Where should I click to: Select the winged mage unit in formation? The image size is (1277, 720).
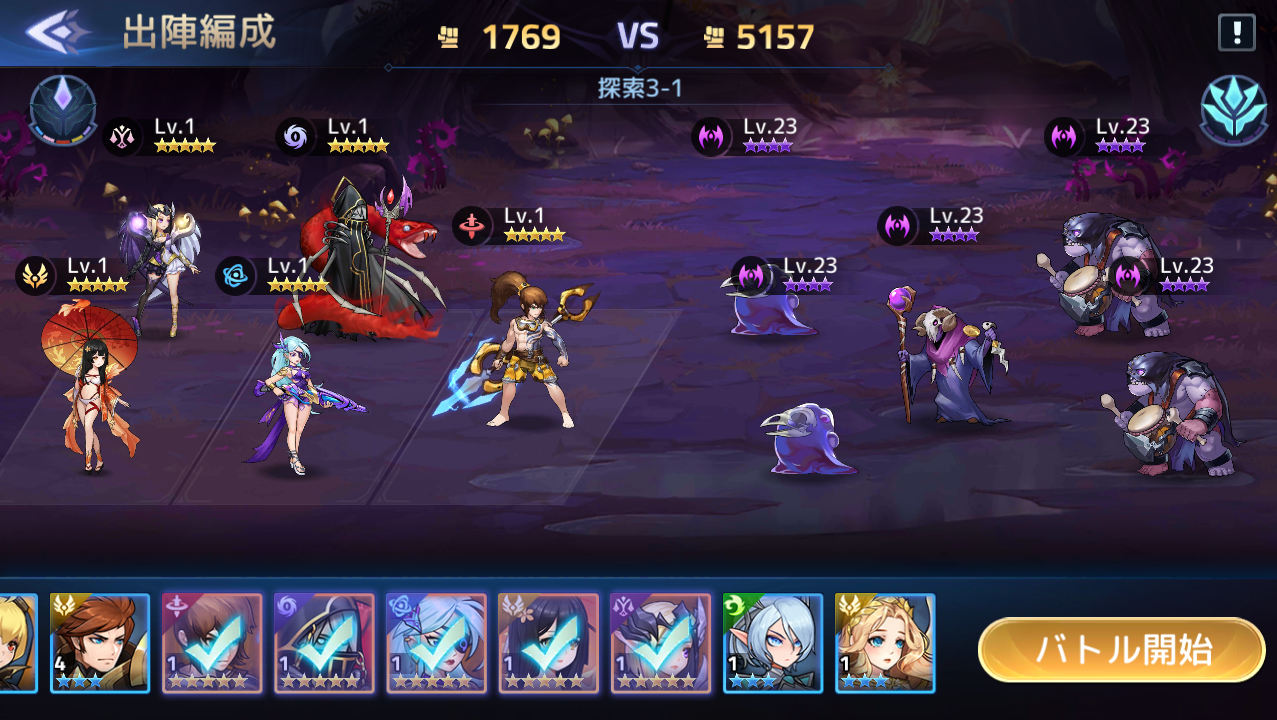coord(165,265)
